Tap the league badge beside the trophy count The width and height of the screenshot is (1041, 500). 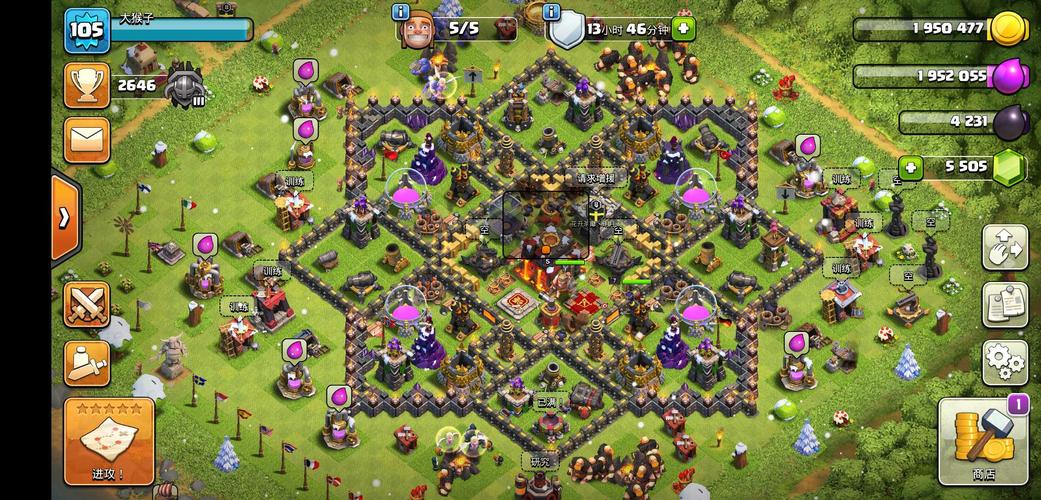(185, 87)
